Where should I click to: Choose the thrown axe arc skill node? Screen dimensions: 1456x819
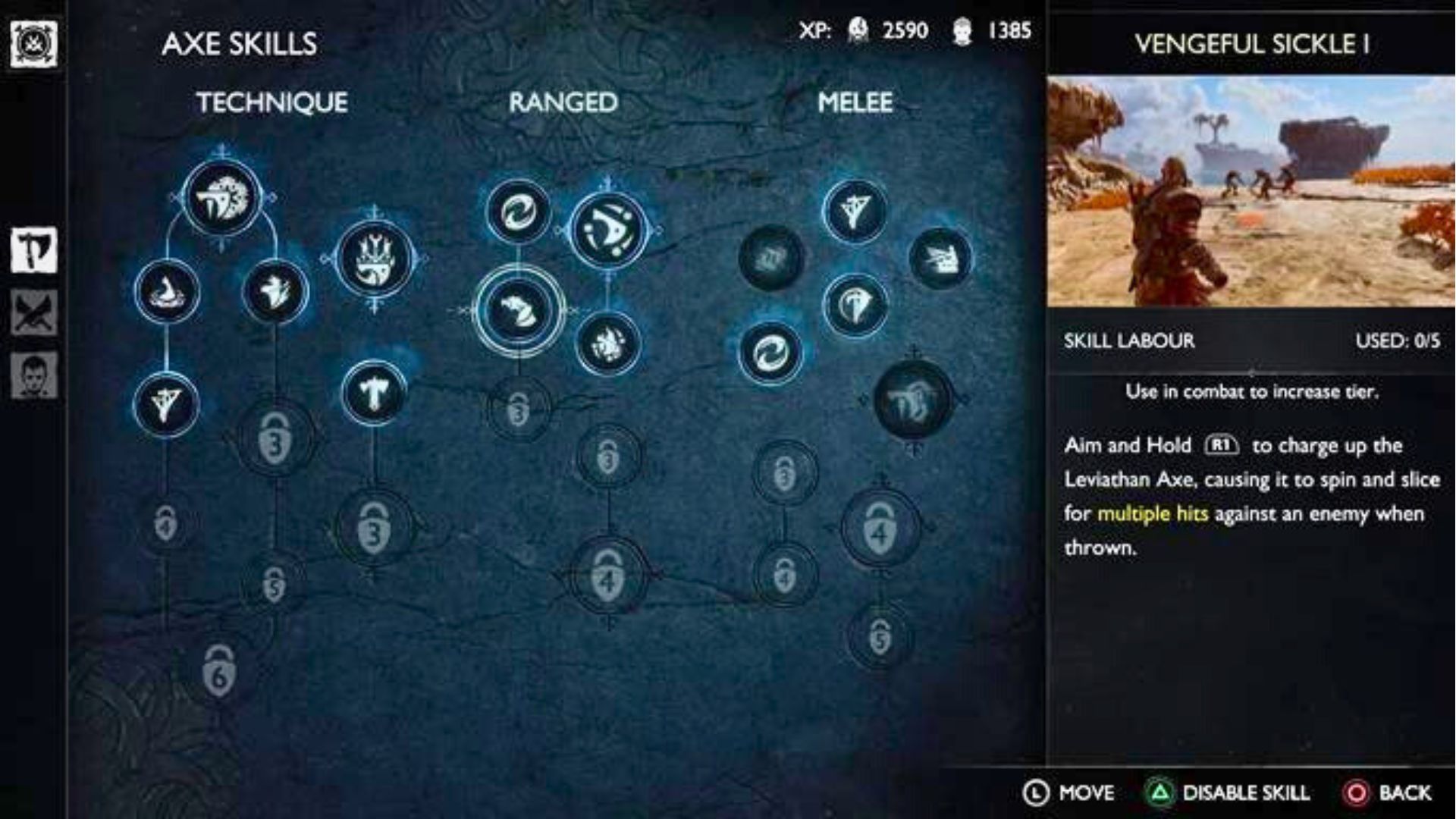tap(608, 230)
